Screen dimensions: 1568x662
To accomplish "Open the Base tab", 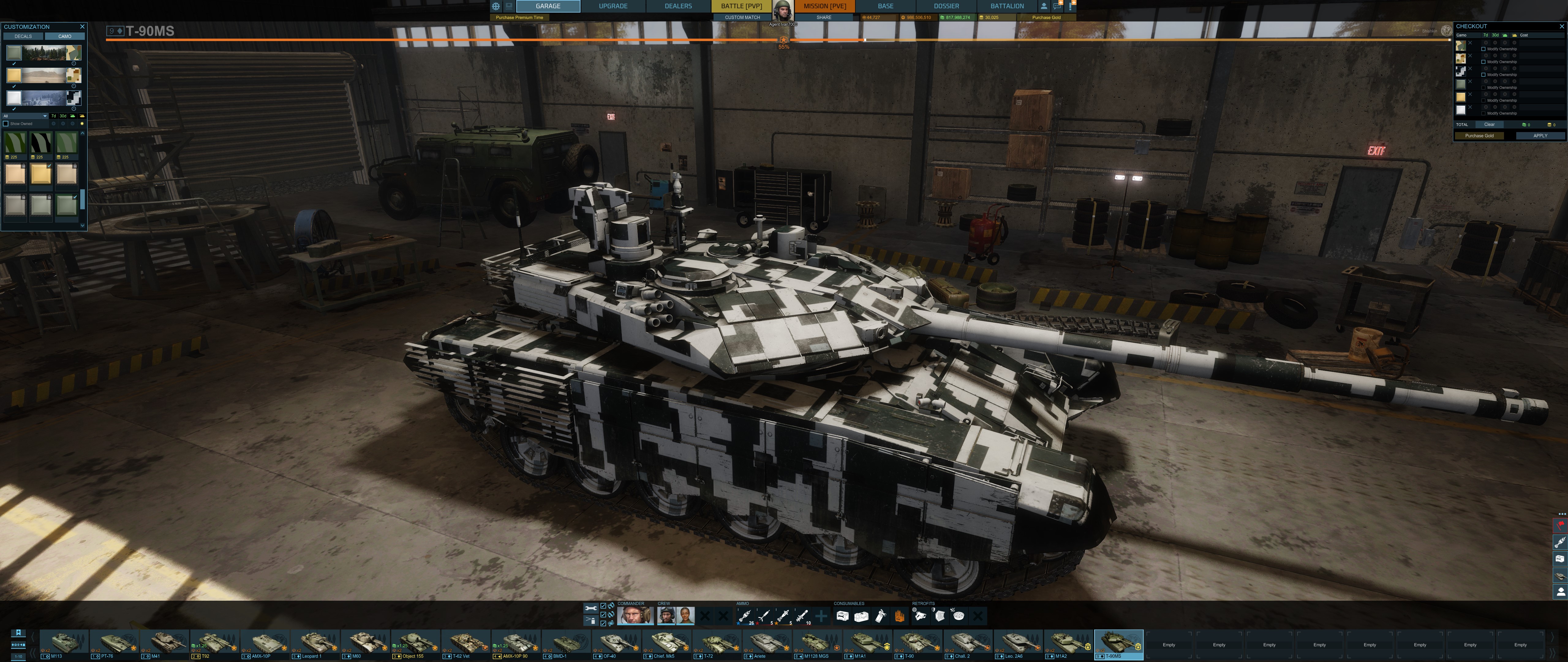I will pos(885,6).
